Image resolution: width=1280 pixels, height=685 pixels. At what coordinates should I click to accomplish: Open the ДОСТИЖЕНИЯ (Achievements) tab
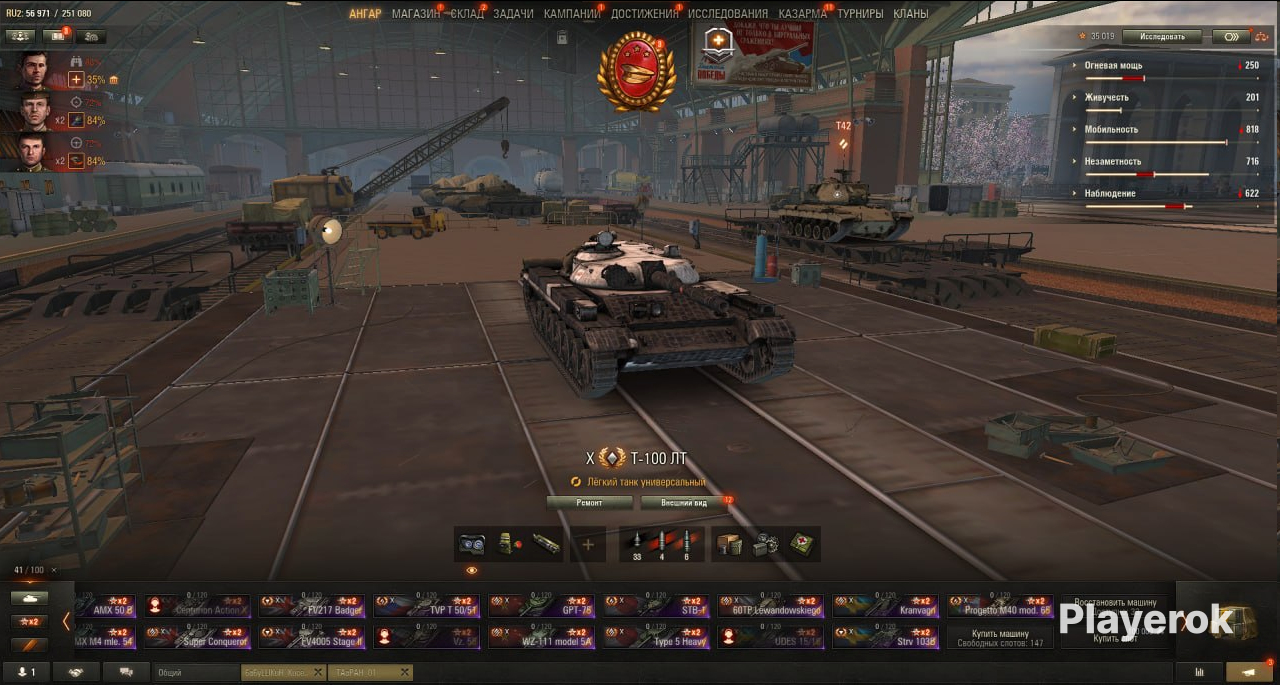[644, 14]
